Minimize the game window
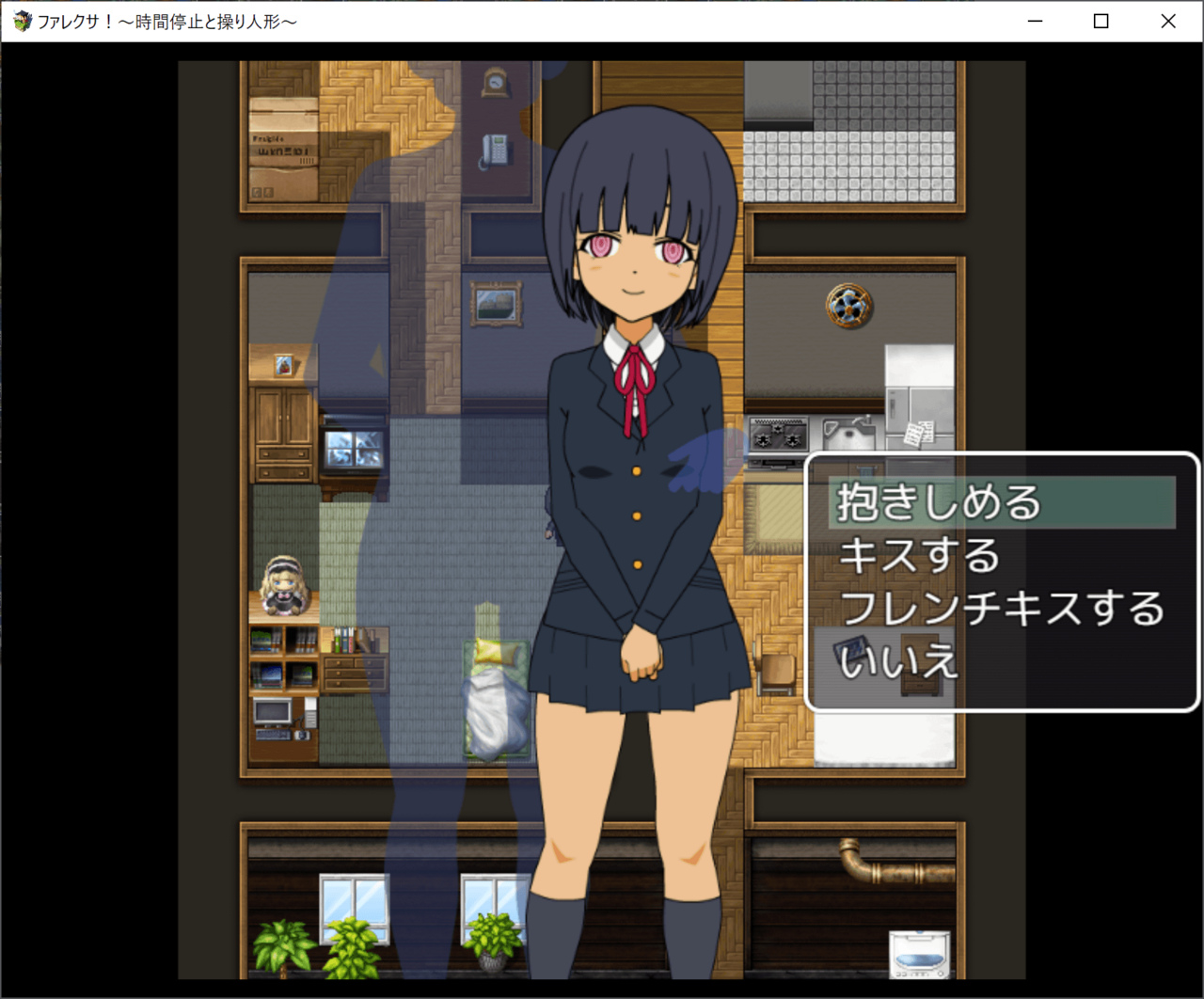The image size is (1204, 999). pyautogui.click(x=1035, y=21)
